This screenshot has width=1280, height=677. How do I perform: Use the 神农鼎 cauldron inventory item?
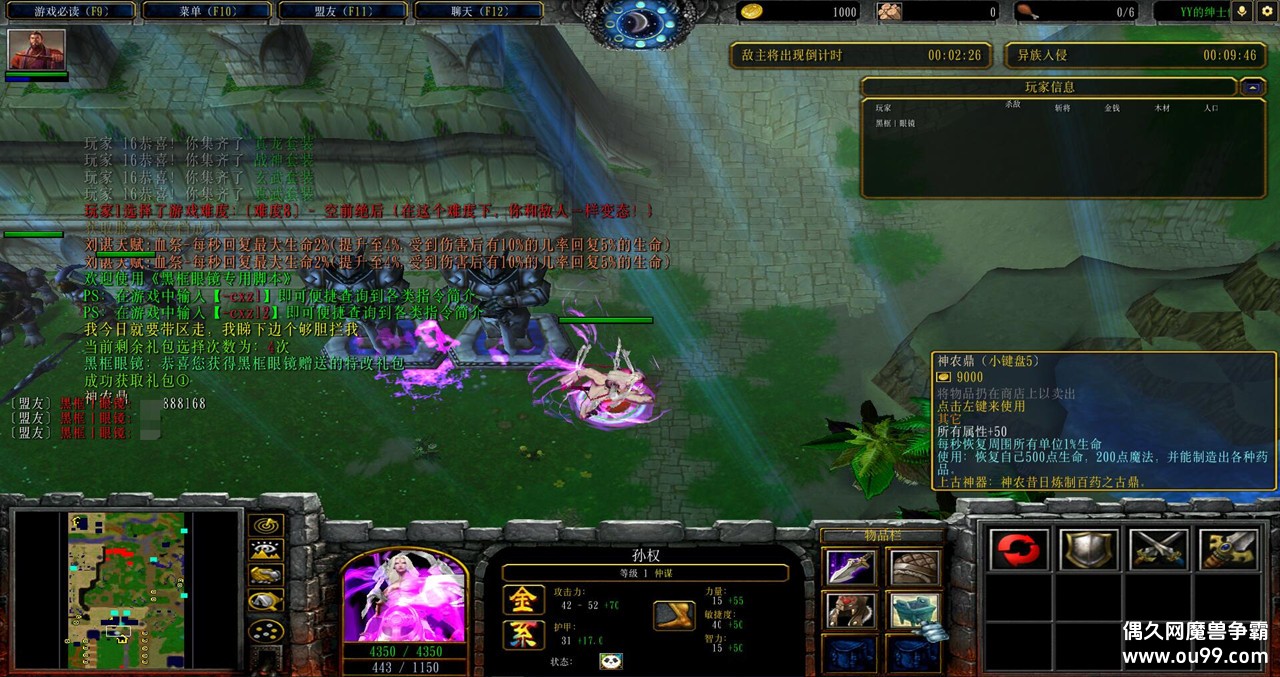pyautogui.click(x=915, y=610)
